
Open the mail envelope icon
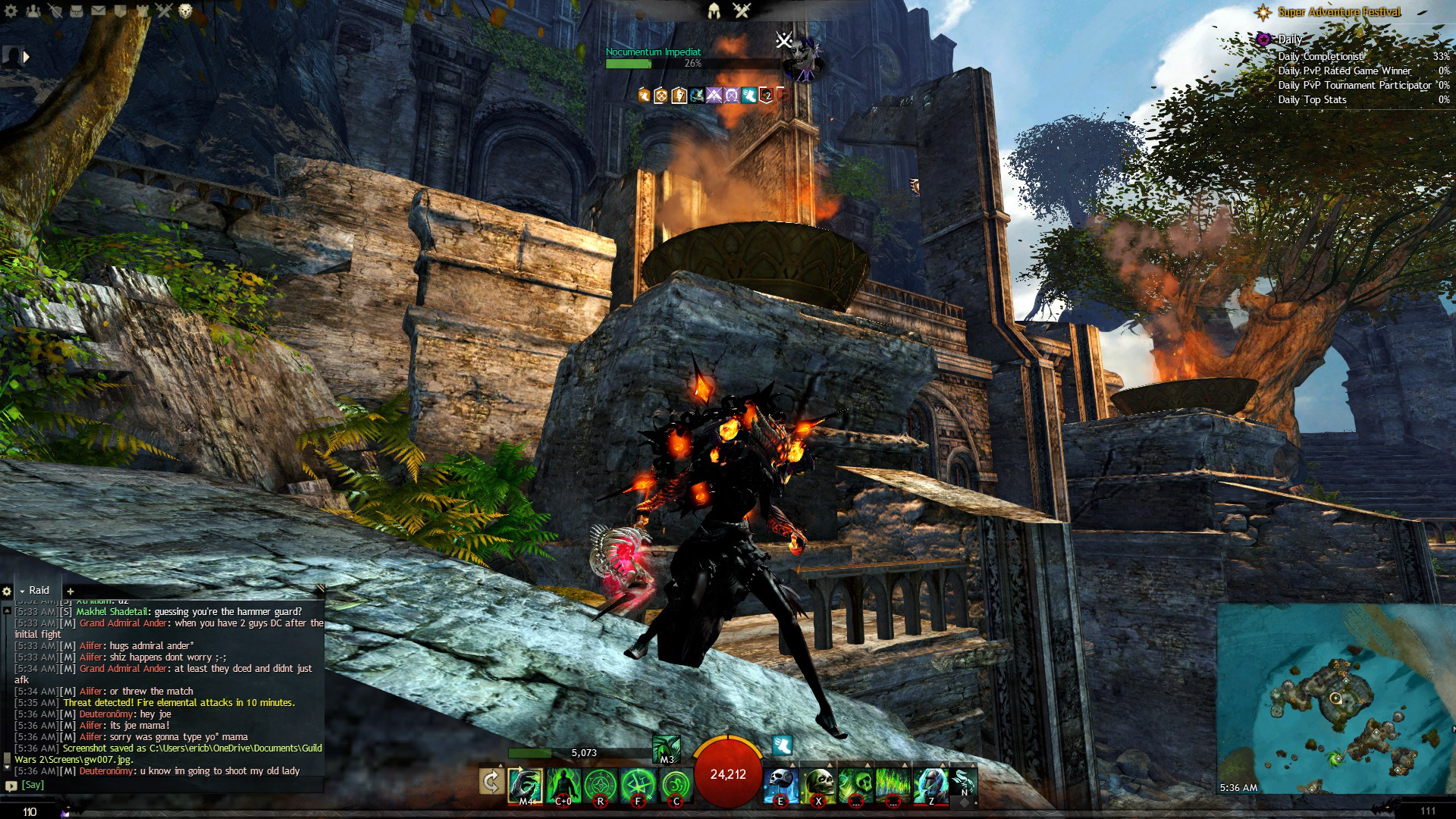coord(99,11)
